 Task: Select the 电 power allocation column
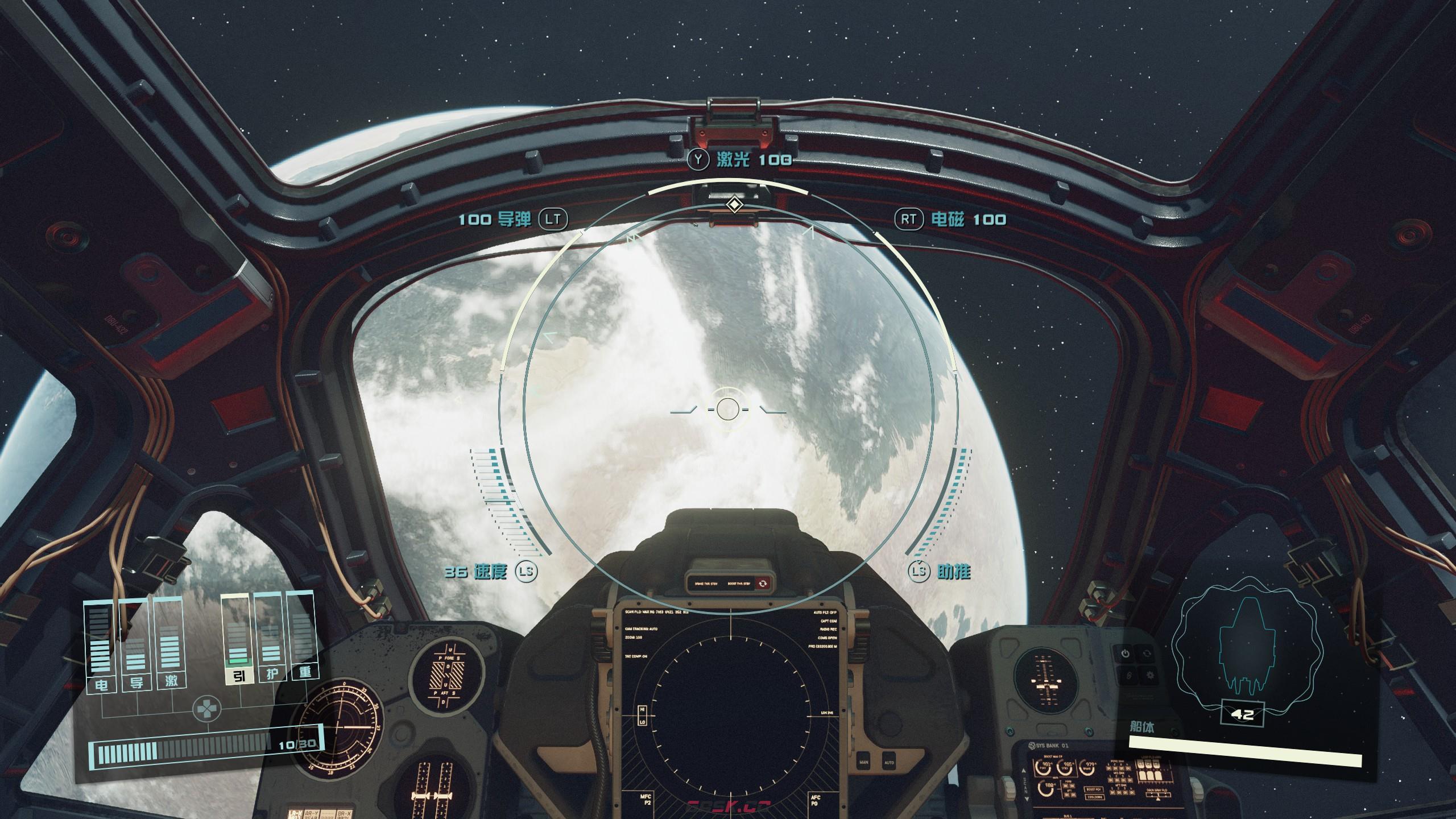pyautogui.click(x=101, y=646)
